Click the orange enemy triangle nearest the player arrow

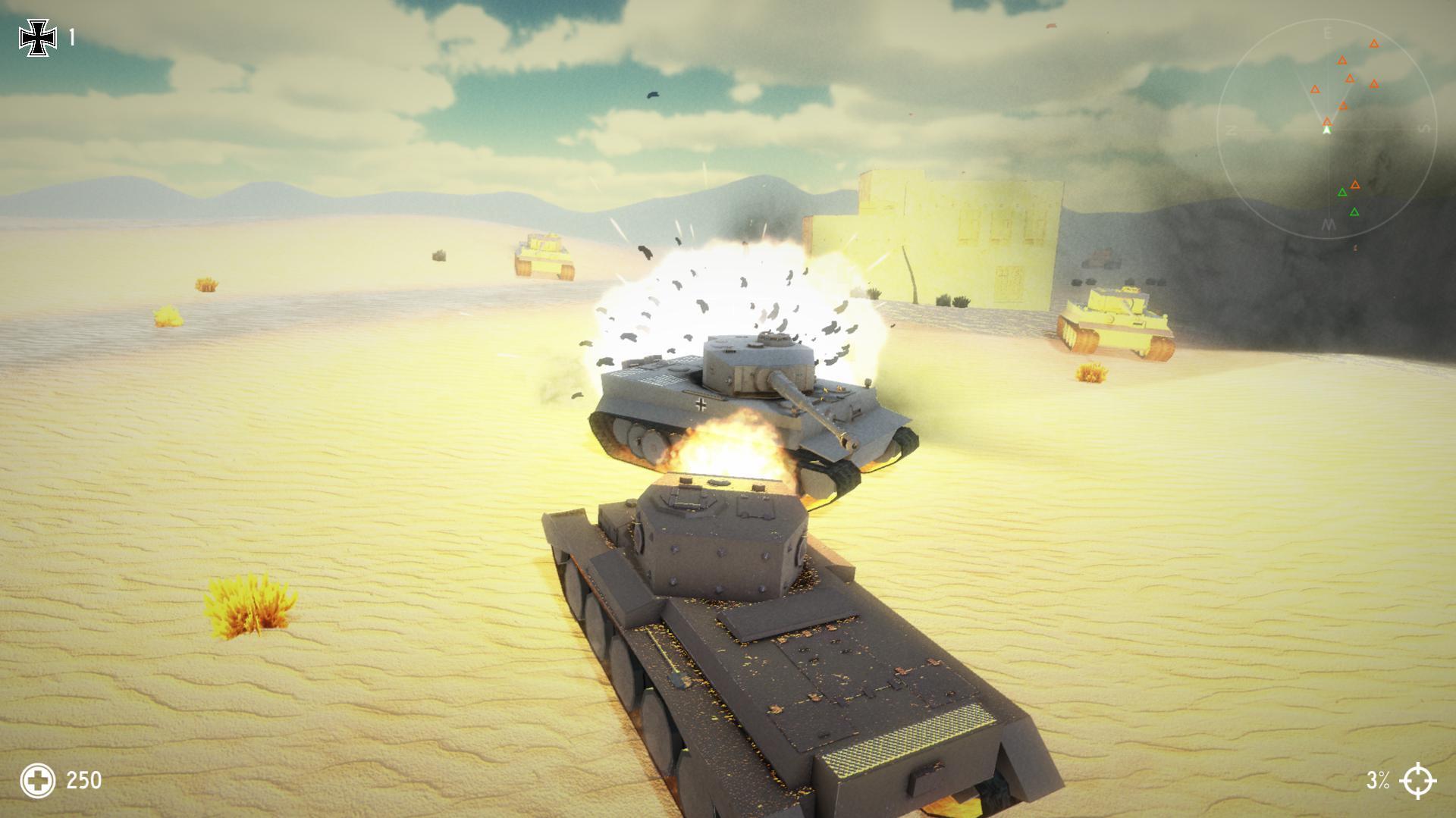pos(1327,121)
